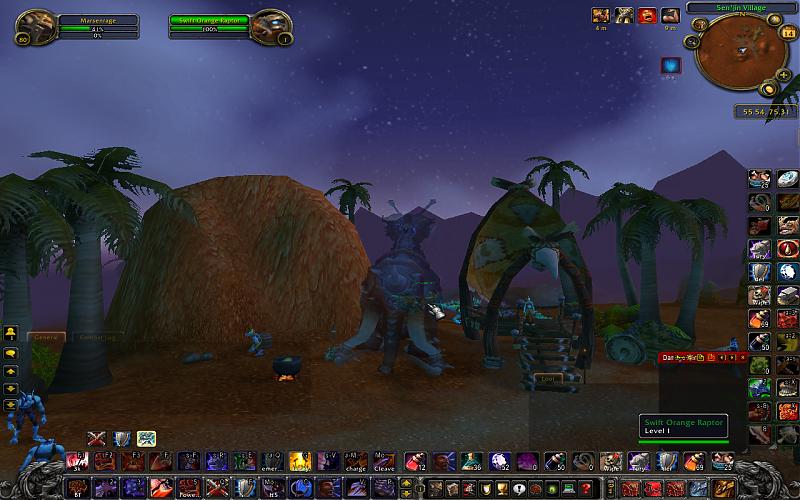Open the calendar button showing 14

(x=787, y=33)
